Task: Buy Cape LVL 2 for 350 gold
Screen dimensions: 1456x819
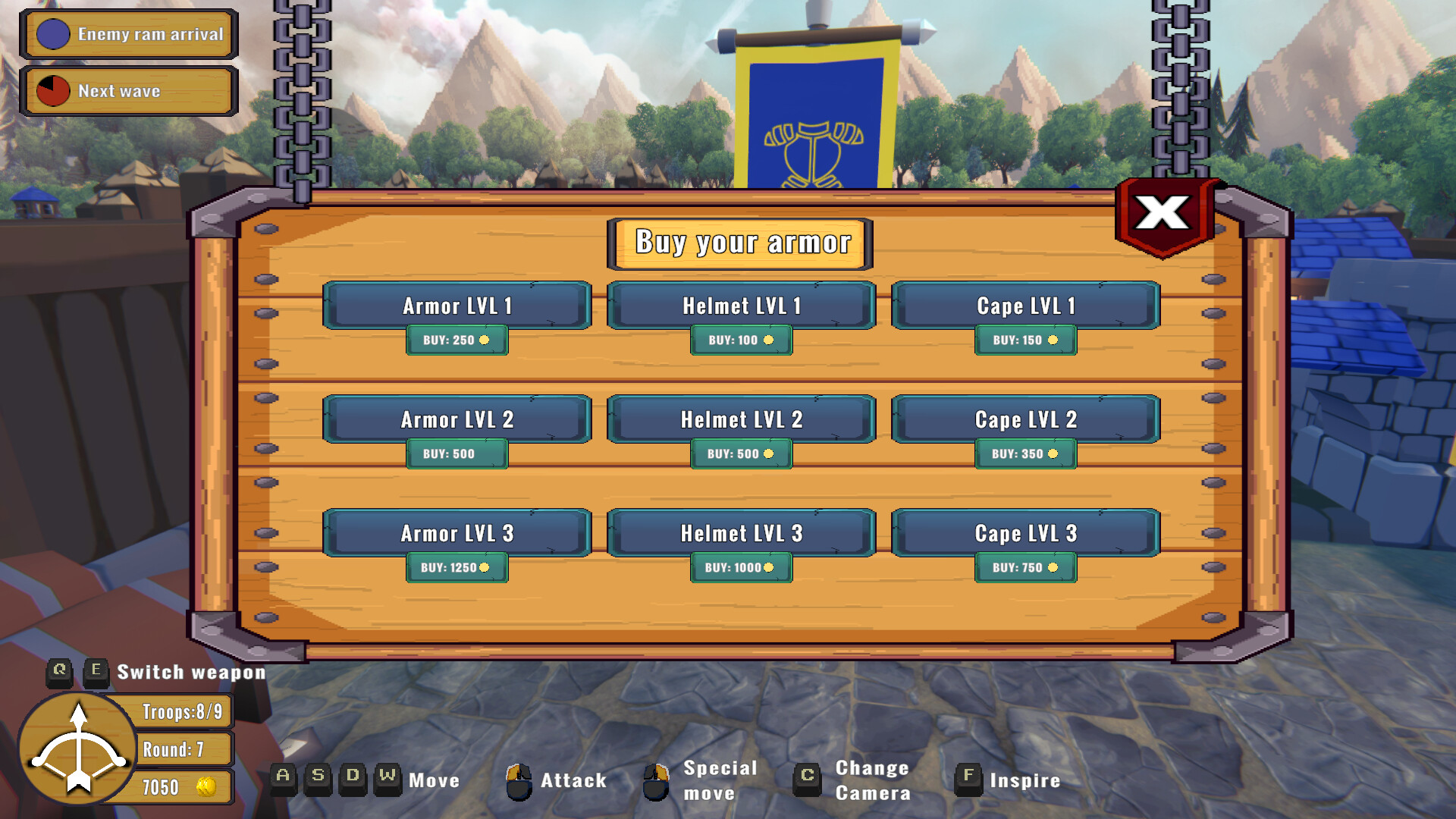Action: pos(1025,453)
